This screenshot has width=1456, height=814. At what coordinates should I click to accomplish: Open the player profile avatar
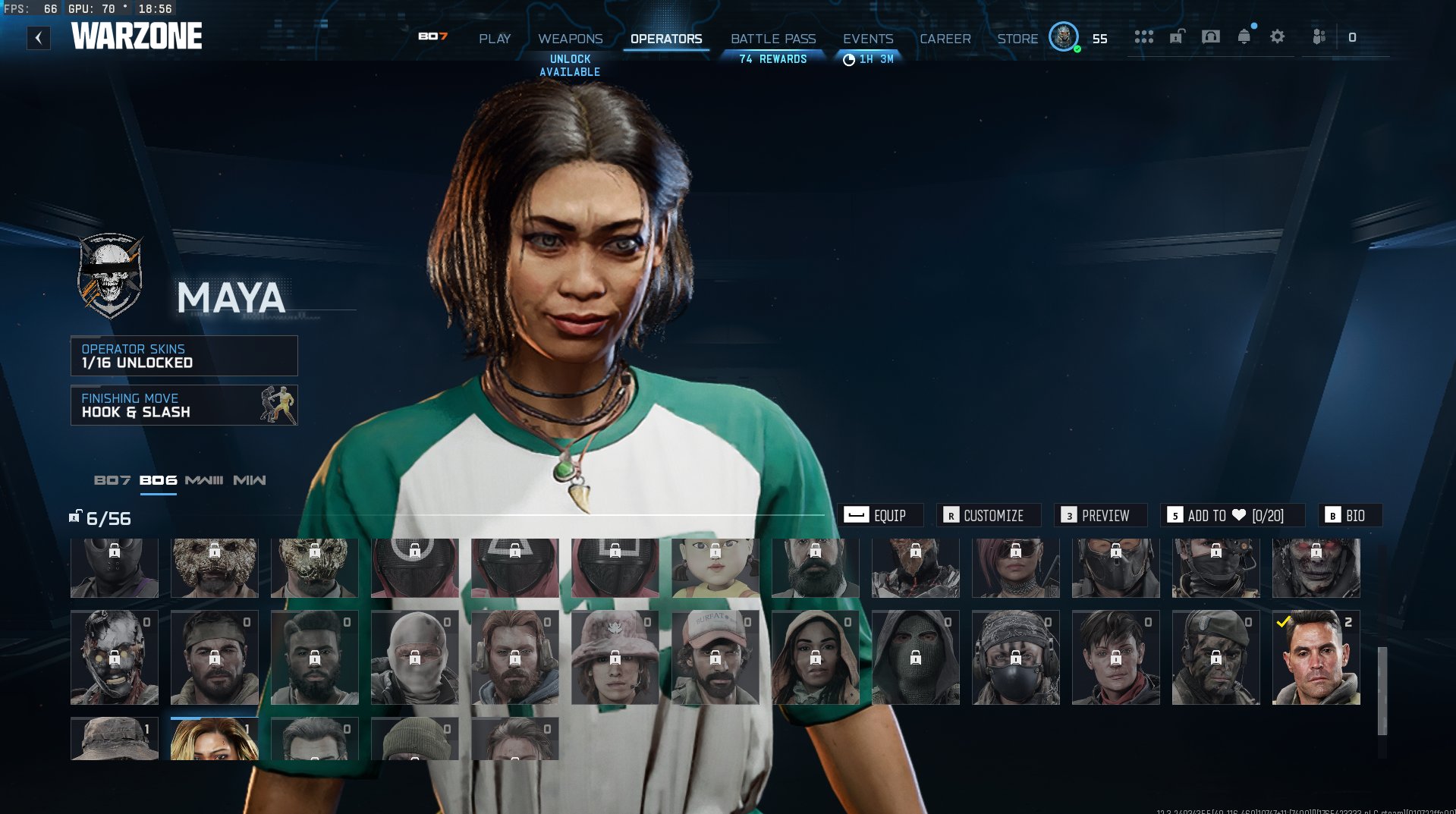pos(1064,37)
